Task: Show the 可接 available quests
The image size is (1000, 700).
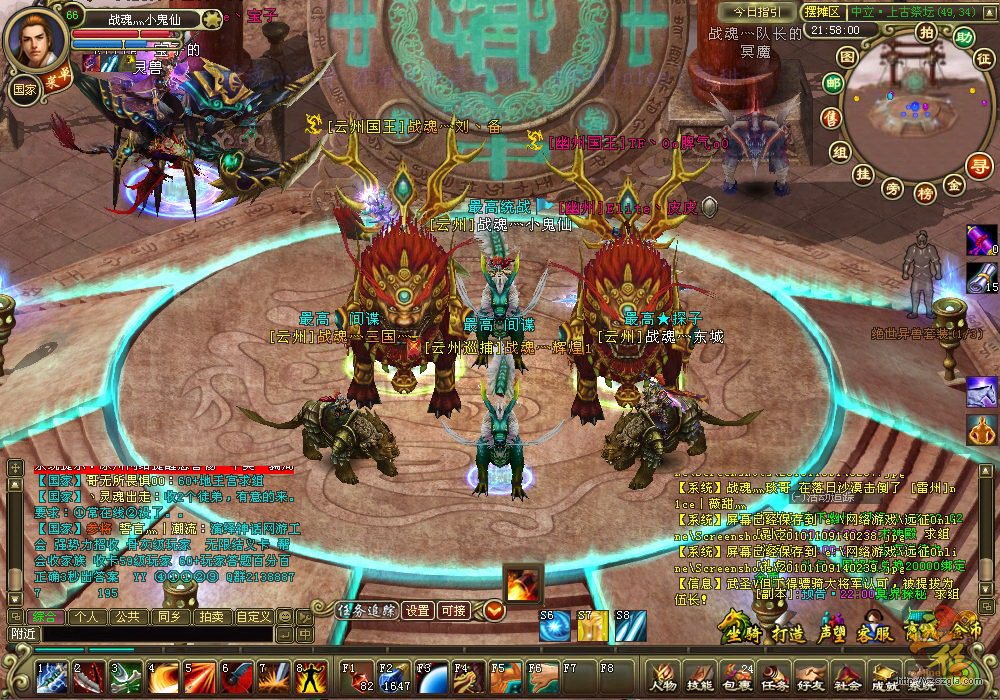Action: [x=453, y=610]
